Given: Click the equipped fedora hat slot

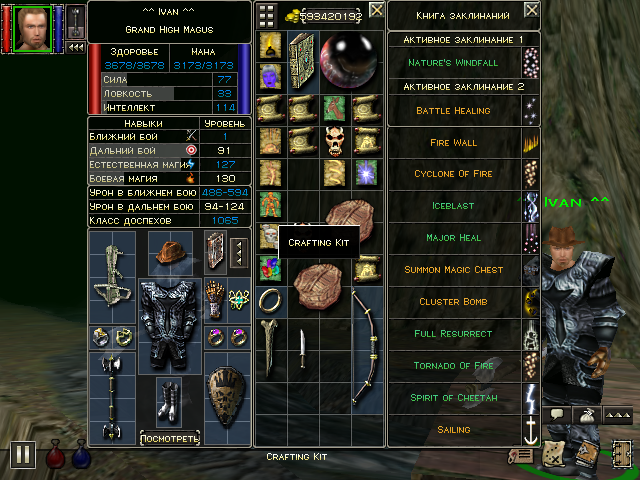Looking at the screenshot, I should tap(170, 249).
